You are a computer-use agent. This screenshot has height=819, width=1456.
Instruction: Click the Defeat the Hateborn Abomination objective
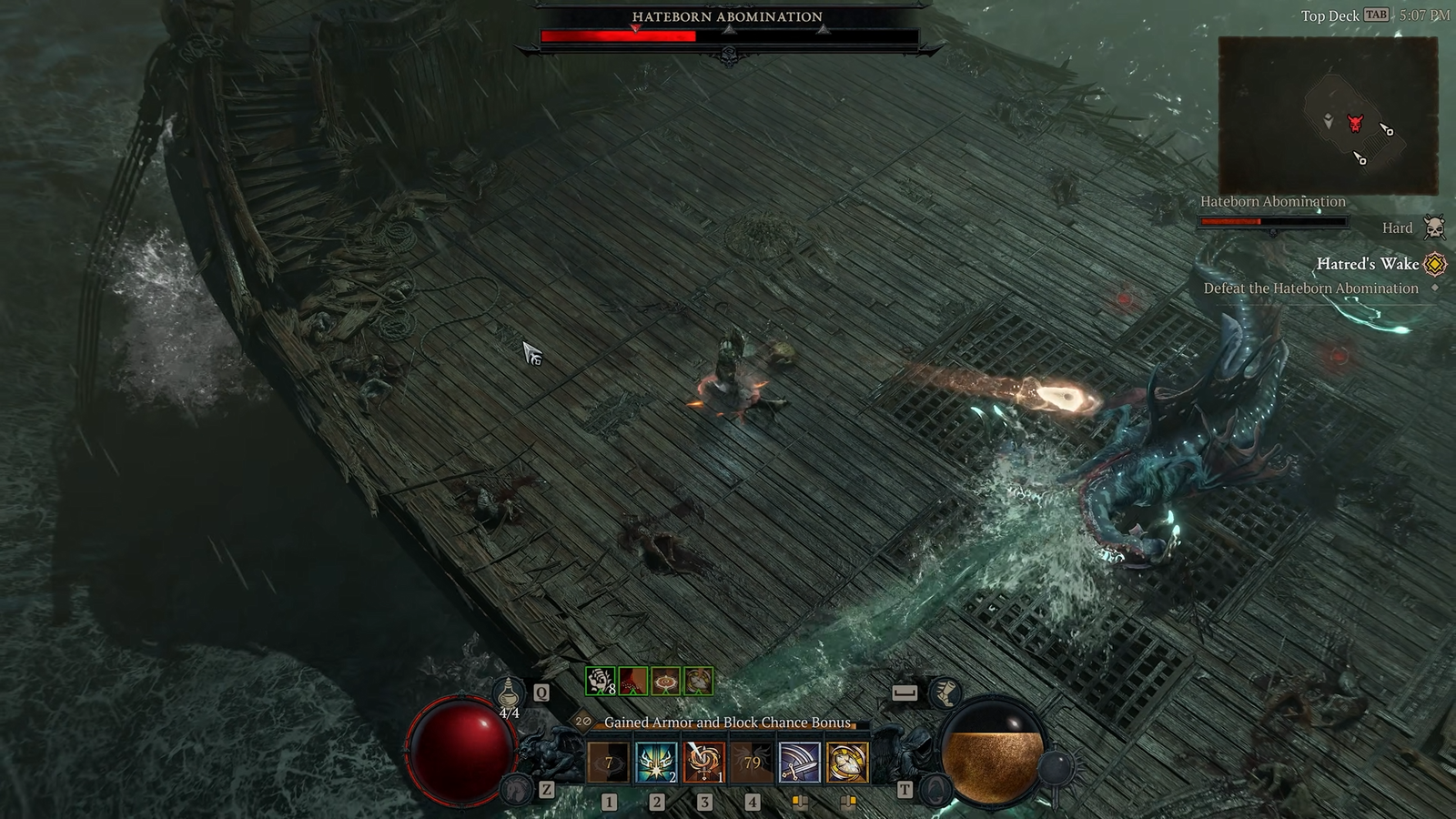tap(1313, 287)
